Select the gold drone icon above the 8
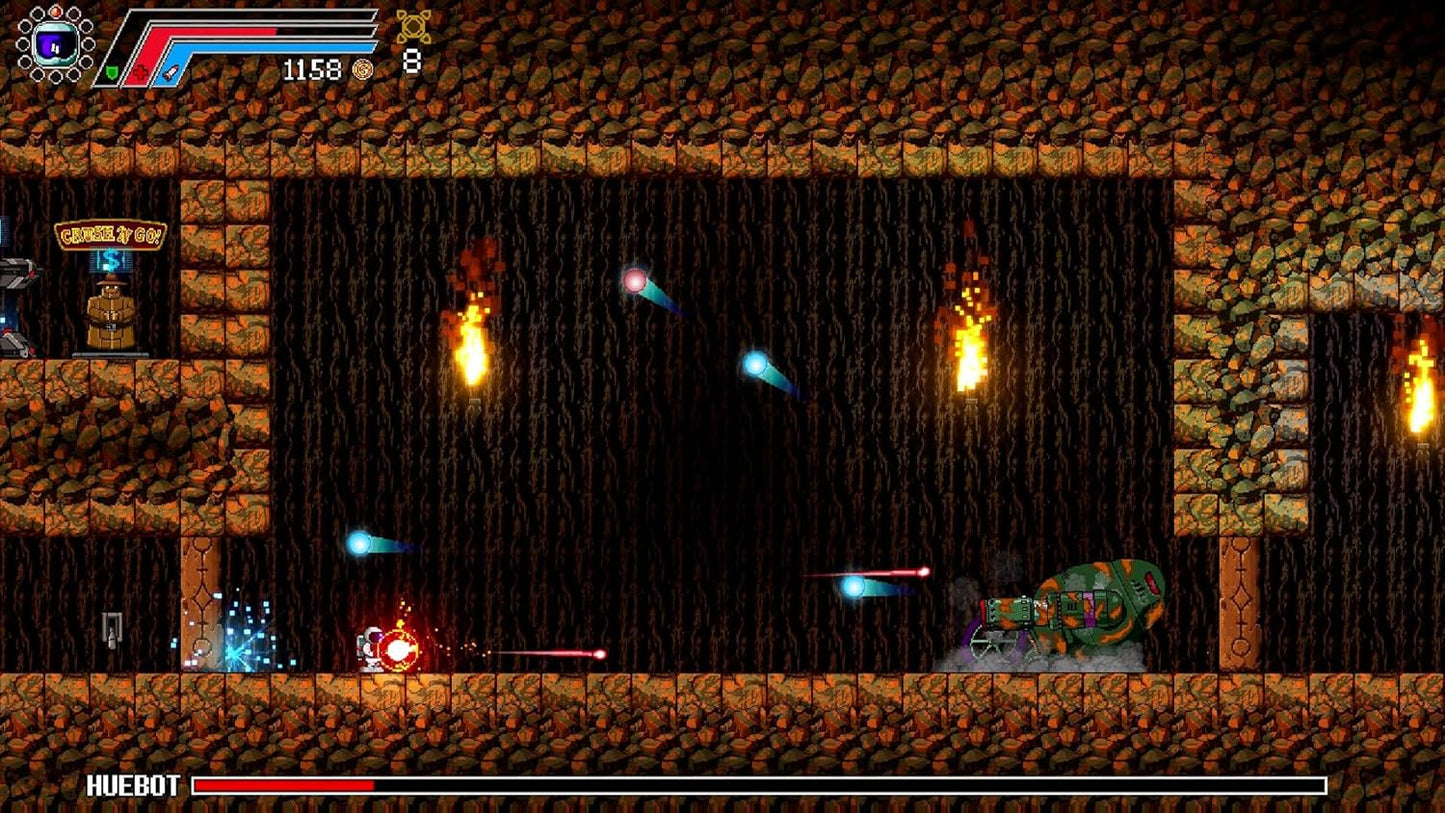This screenshot has height=813, width=1445. point(413,26)
